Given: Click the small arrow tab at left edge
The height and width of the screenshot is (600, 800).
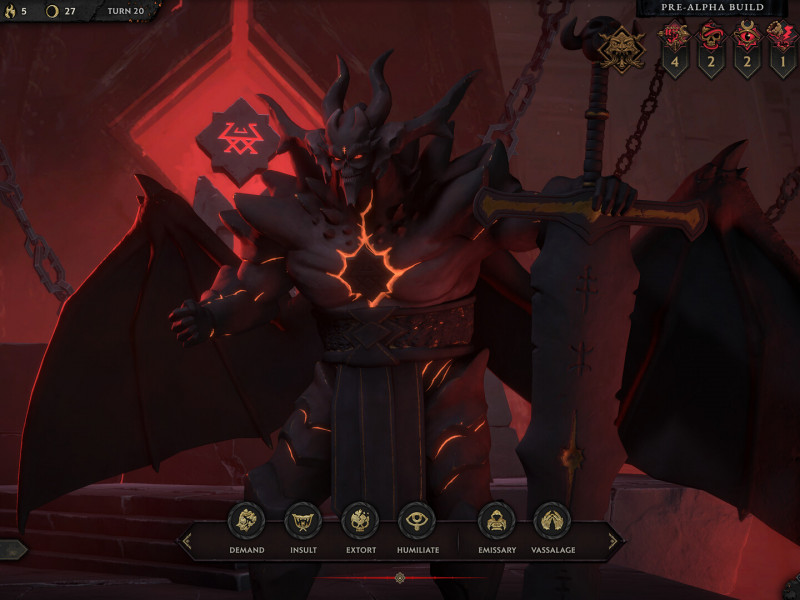Looking at the screenshot, I should pyautogui.click(x=12, y=549).
